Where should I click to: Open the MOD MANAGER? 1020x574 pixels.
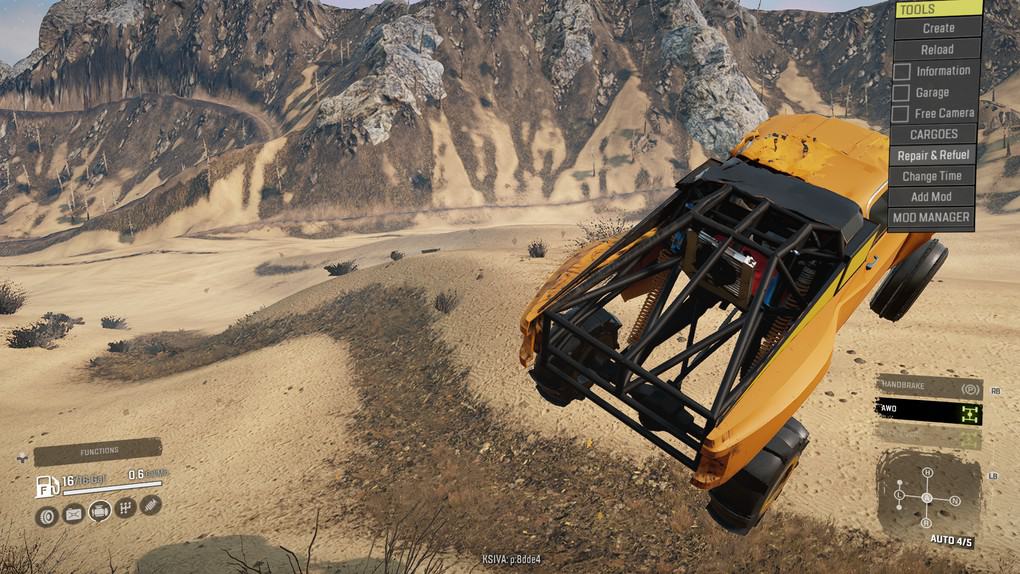(x=931, y=217)
